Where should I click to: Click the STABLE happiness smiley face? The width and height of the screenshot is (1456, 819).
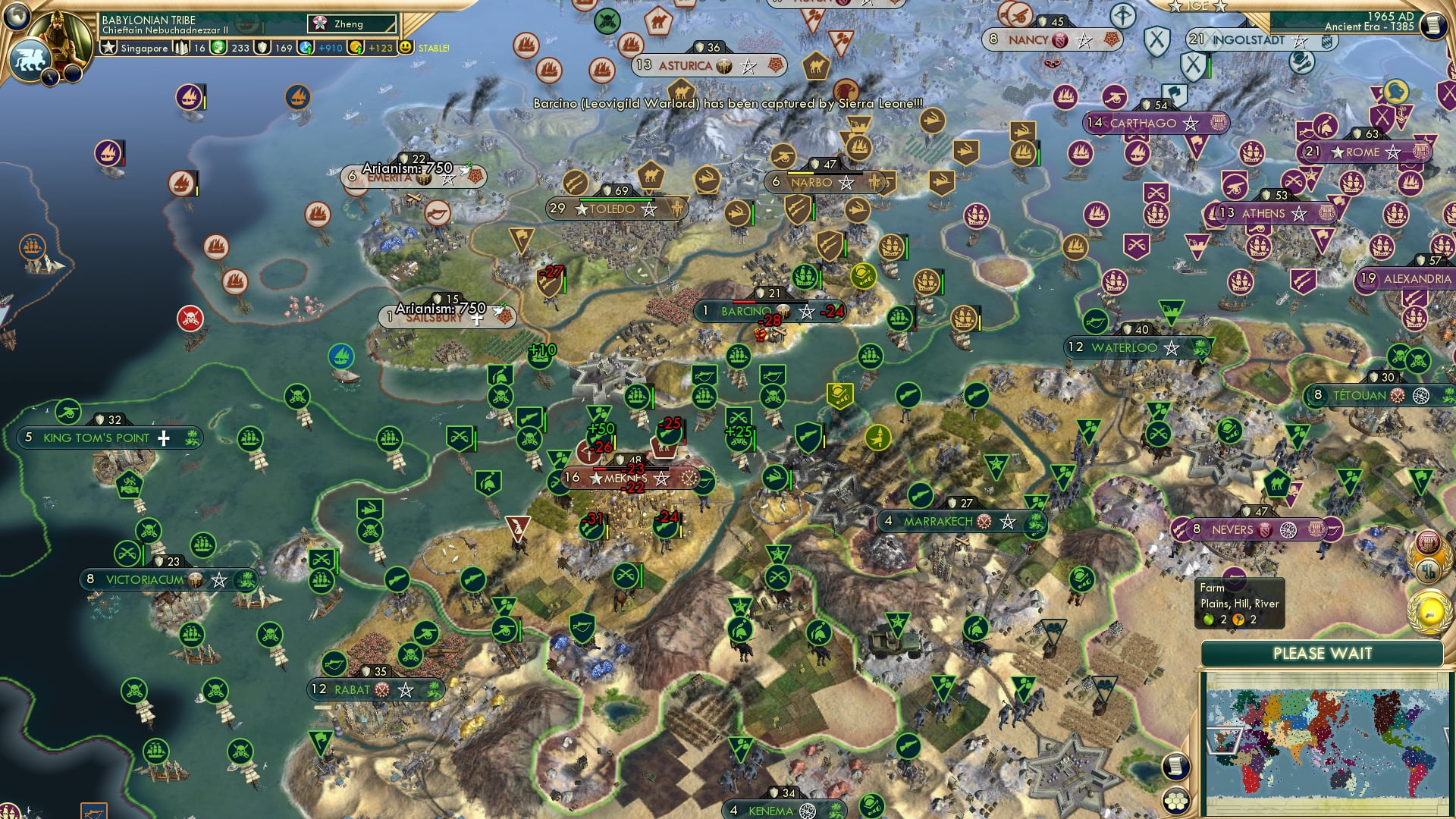pos(407,47)
